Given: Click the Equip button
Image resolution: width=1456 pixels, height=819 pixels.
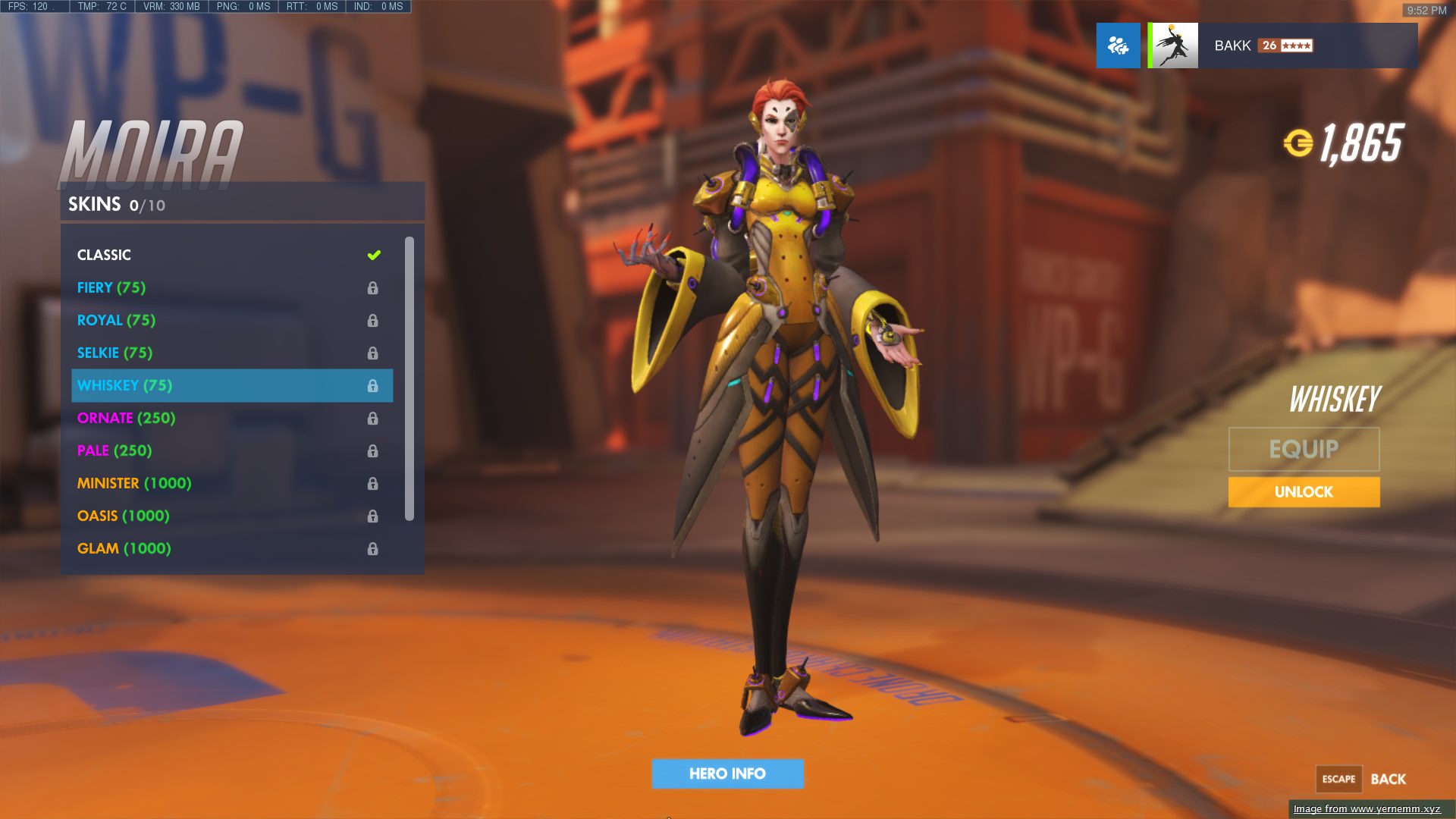Looking at the screenshot, I should (x=1304, y=449).
